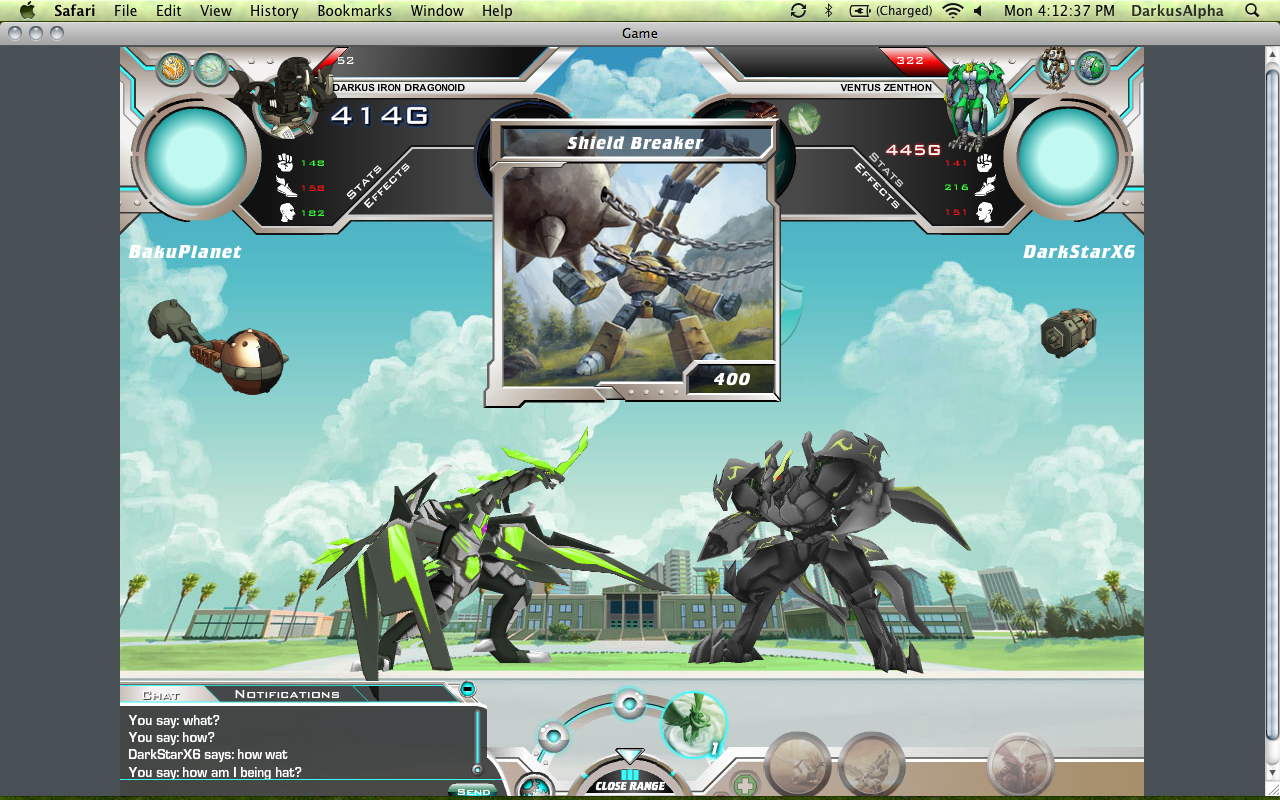Click the chat scrollbar
This screenshot has height=800, width=1280.
tap(477, 740)
